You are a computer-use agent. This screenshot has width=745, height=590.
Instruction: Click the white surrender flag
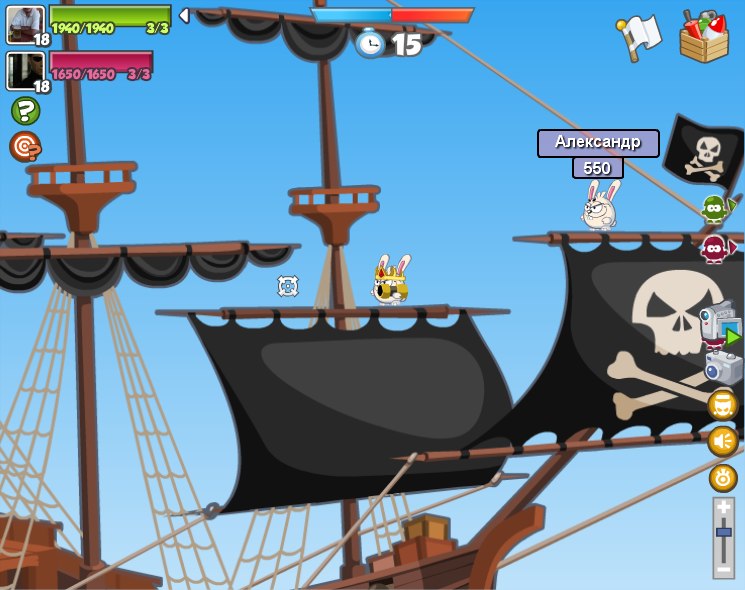point(640,37)
